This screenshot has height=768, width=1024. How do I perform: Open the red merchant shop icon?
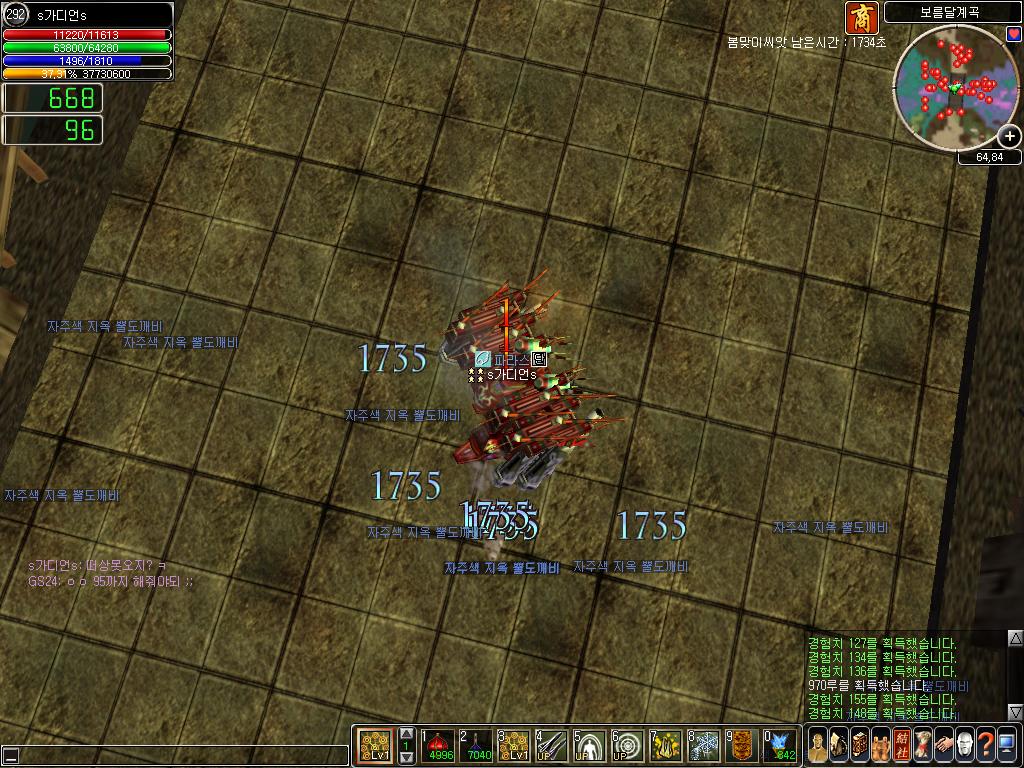[861, 17]
